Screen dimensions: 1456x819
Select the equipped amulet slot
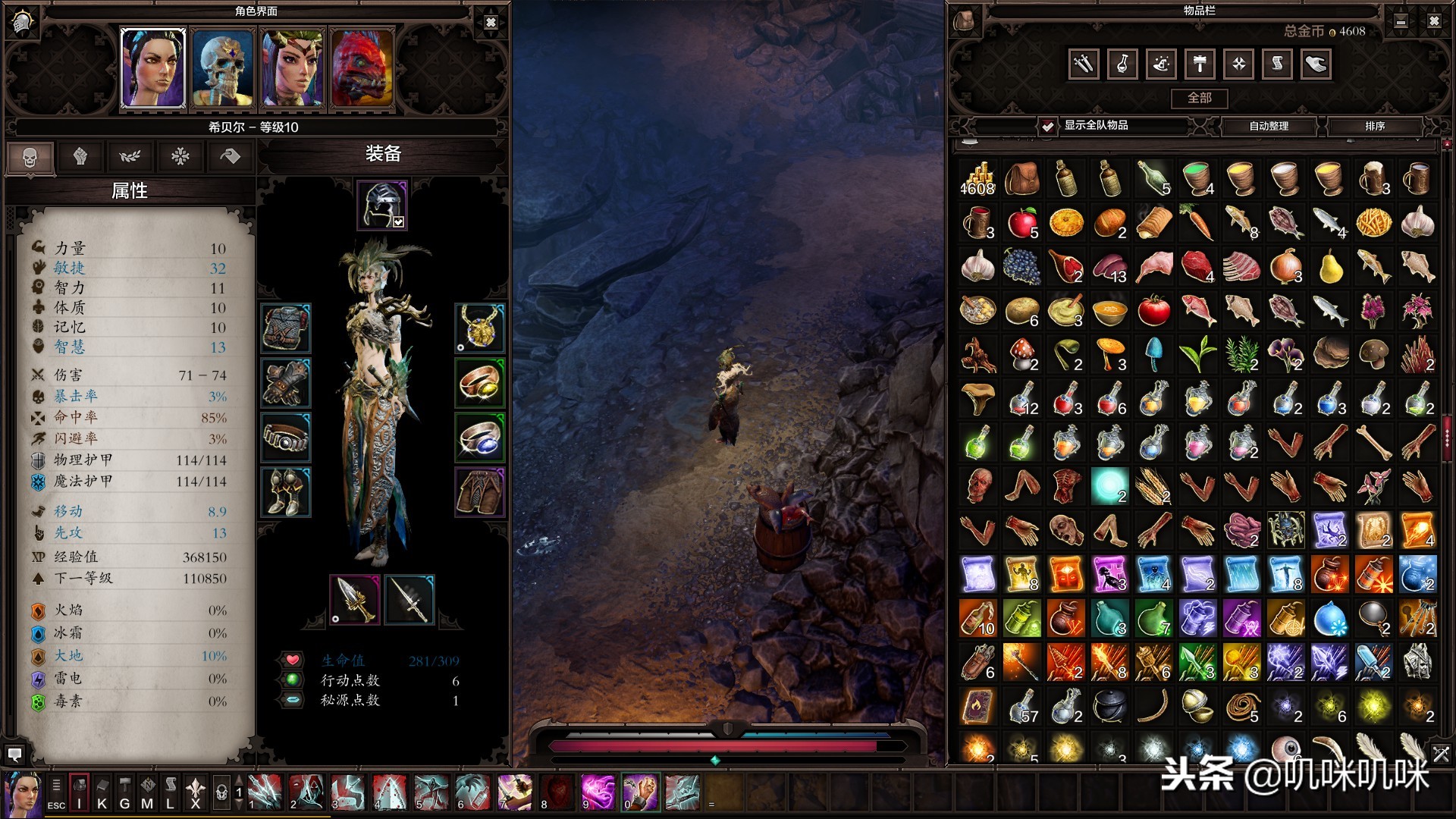coord(479,328)
